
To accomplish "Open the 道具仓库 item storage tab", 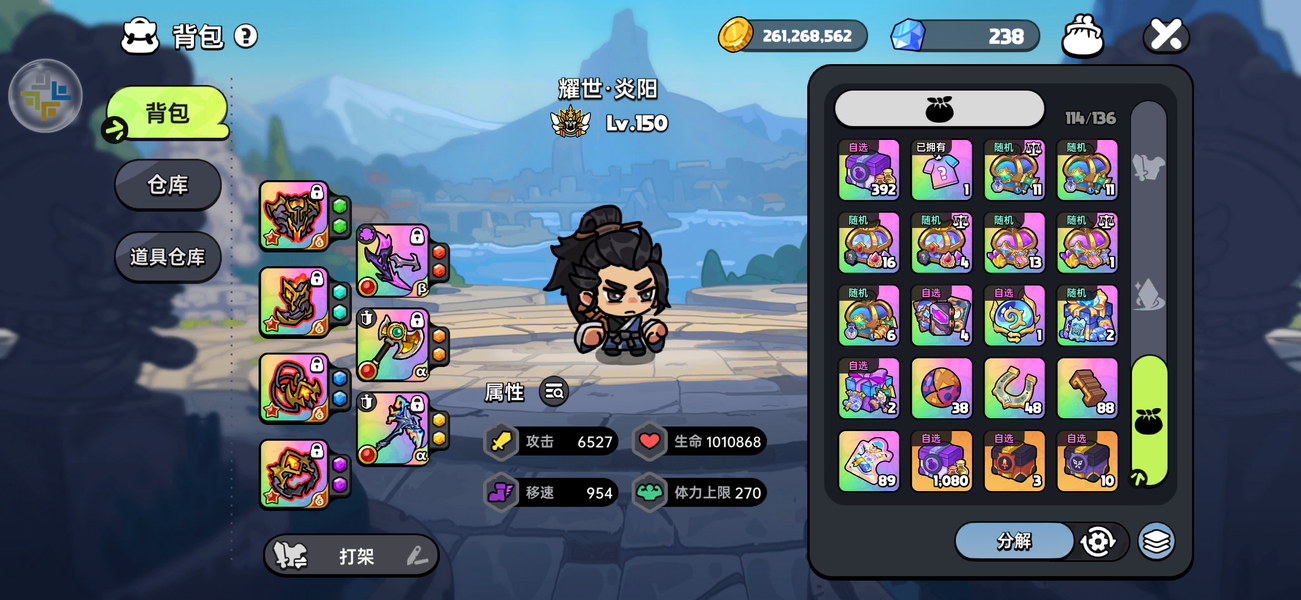I will coord(168,257).
